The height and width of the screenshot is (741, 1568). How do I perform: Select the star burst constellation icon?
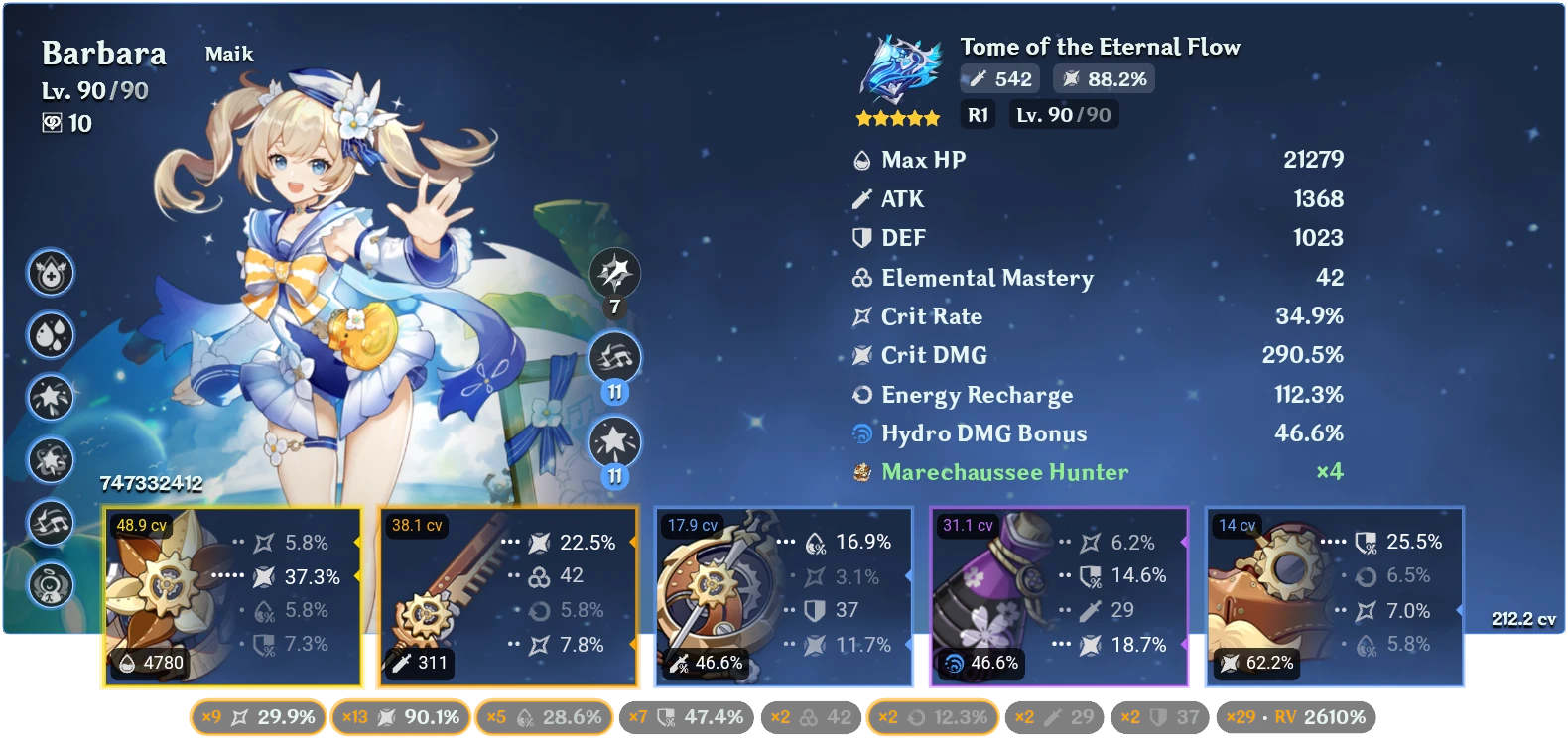click(x=52, y=396)
